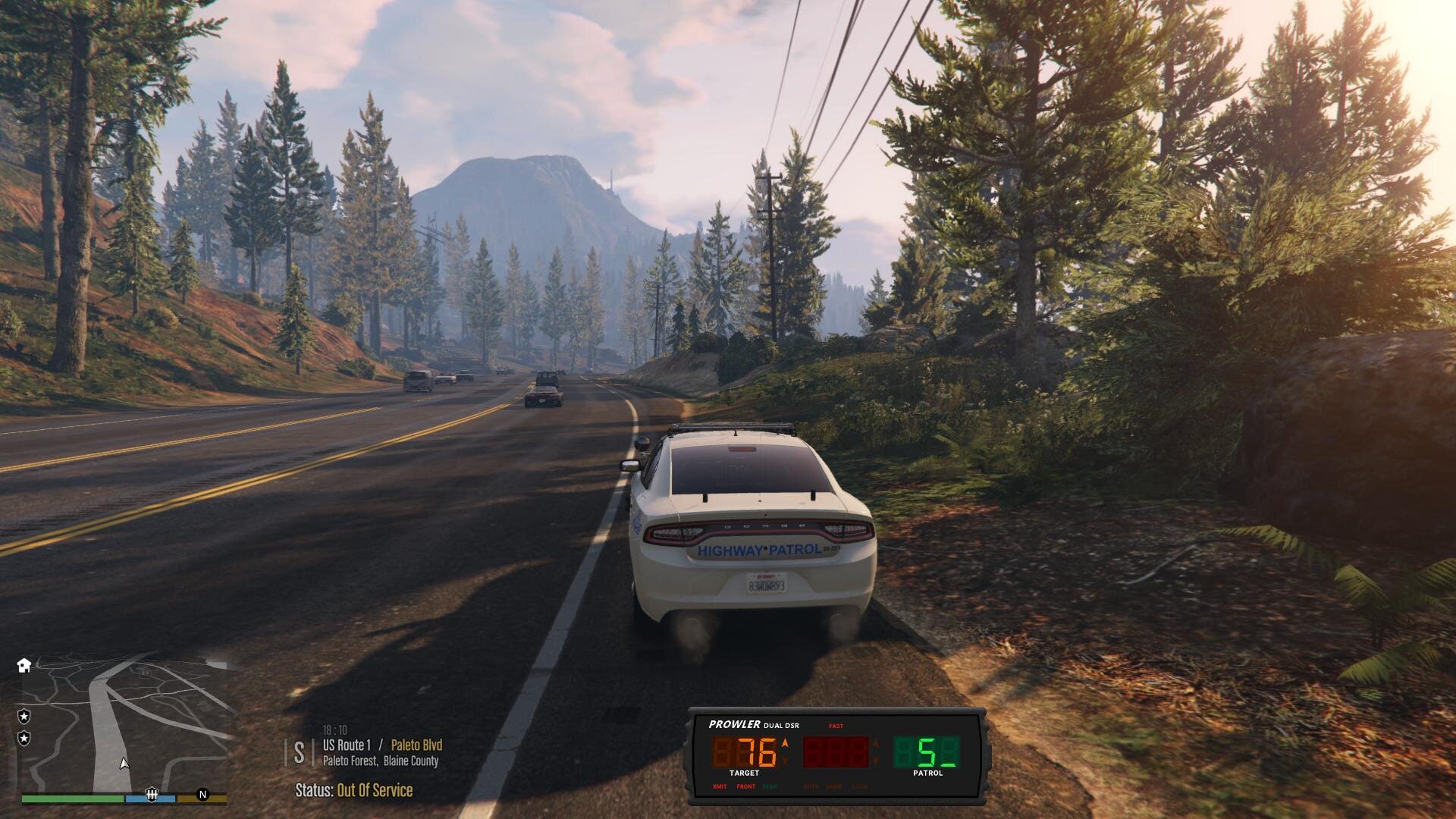Image resolution: width=1456 pixels, height=819 pixels.
Task: Click the Prowler Dual DSR radar title
Action: coord(753,725)
